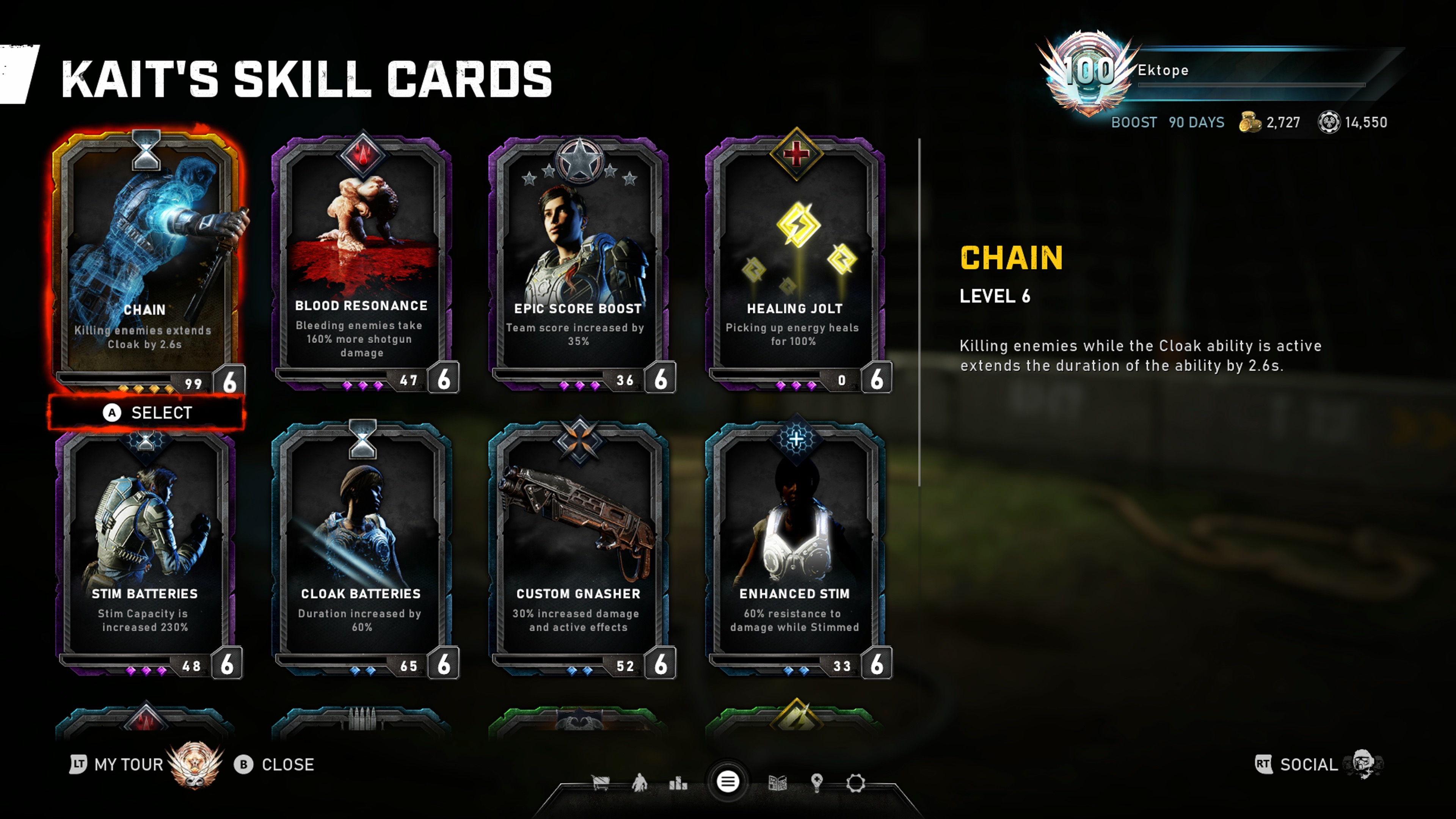The width and height of the screenshot is (1456, 819).
Task: Open the character customization figure icon
Action: tap(639, 783)
